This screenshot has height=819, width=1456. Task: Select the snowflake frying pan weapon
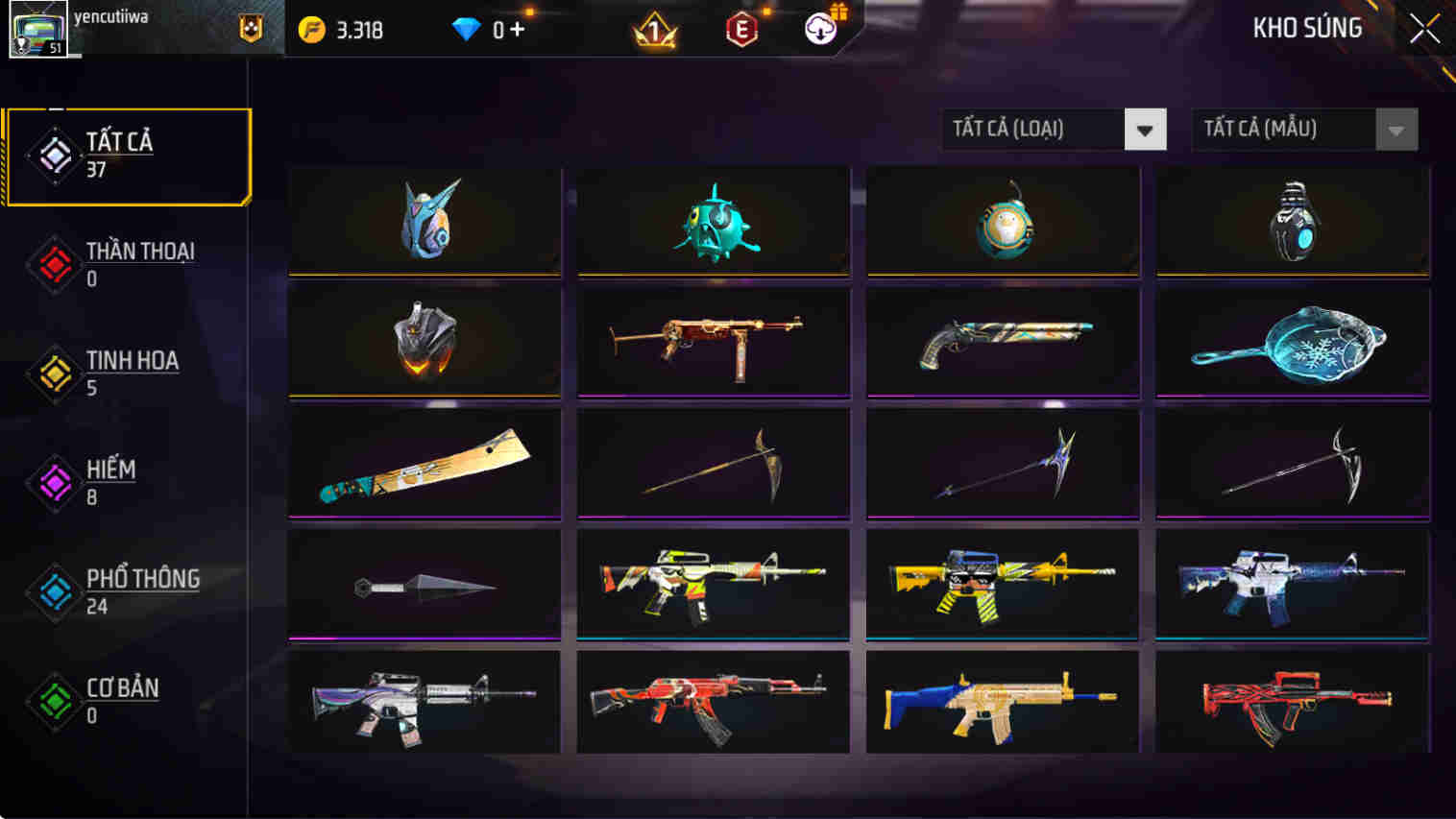1292,344
